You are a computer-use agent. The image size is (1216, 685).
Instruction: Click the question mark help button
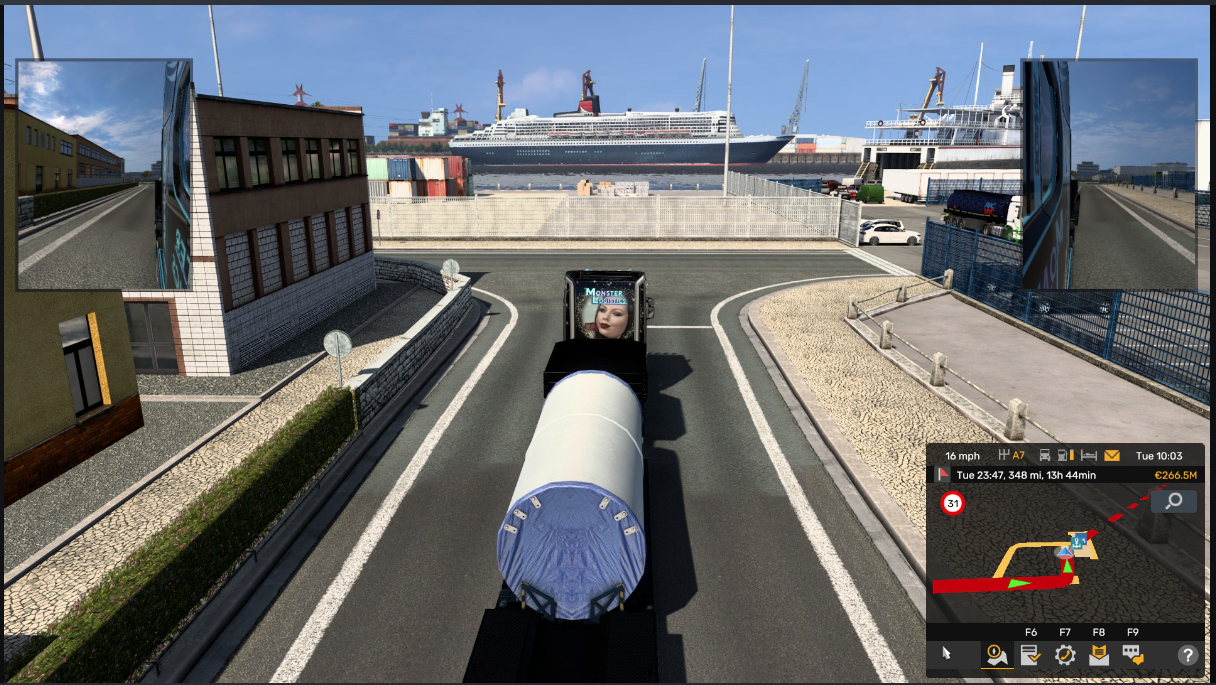1187,655
